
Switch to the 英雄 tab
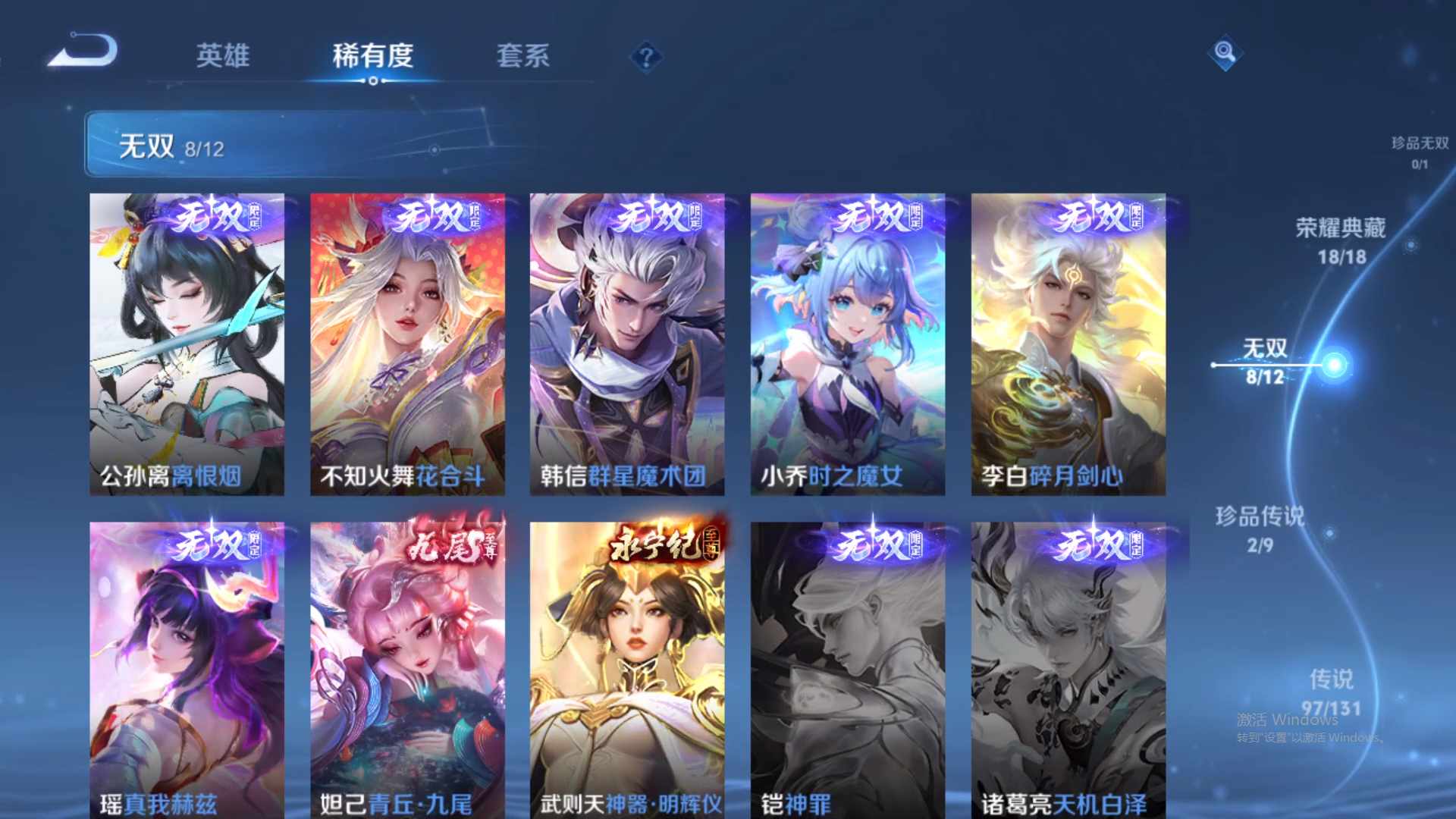(x=224, y=57)
